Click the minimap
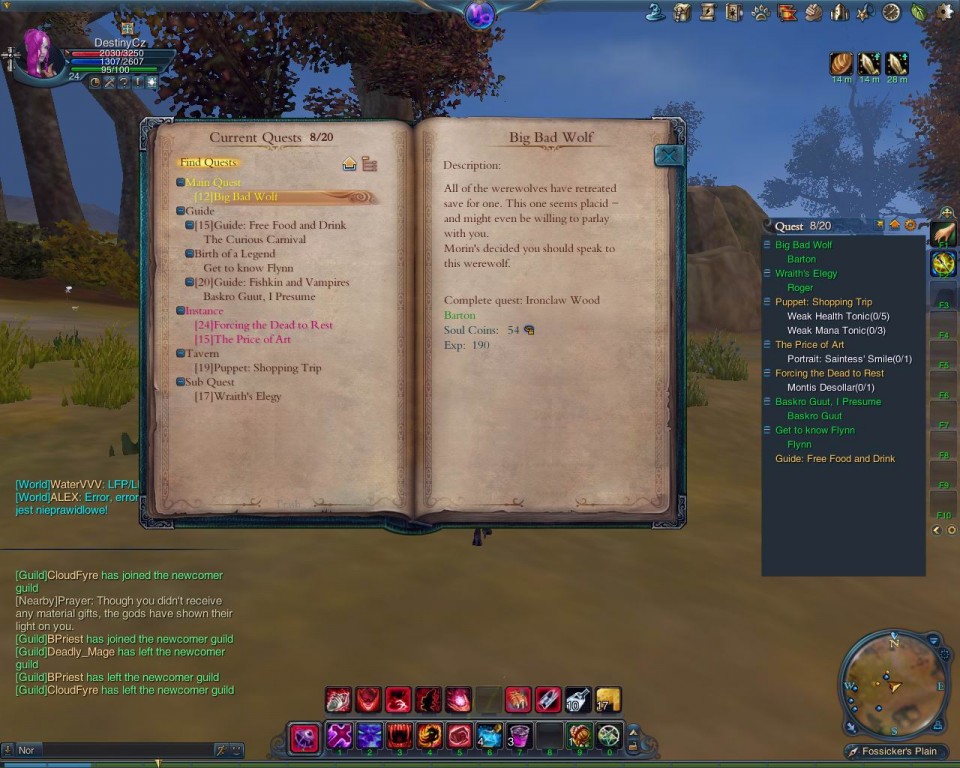The image size is (960, 768). (892, 684)
